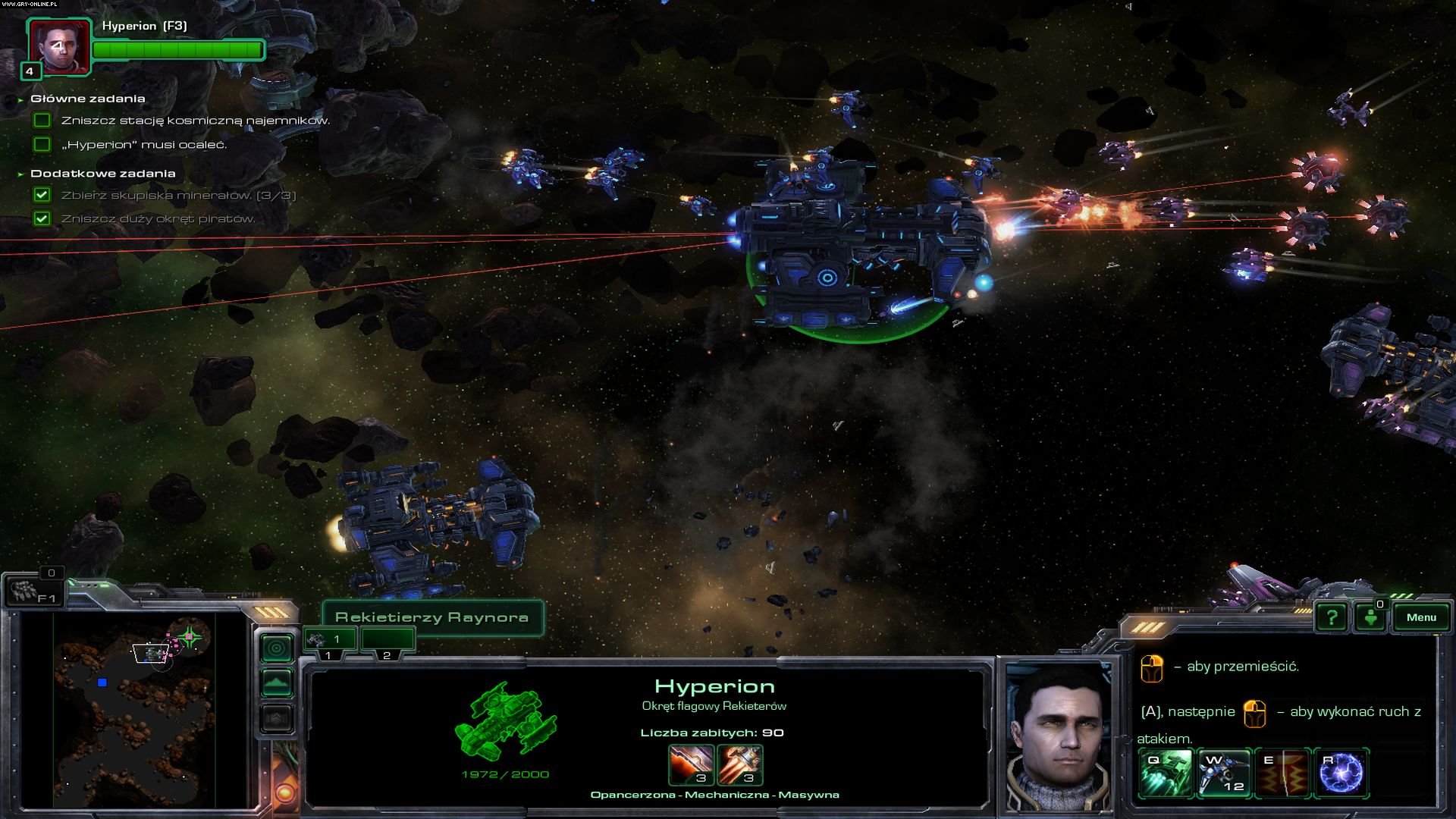Screen dimensions: 1456x819
Task: Use the E red cannon ability
Action: (1282, 773)
